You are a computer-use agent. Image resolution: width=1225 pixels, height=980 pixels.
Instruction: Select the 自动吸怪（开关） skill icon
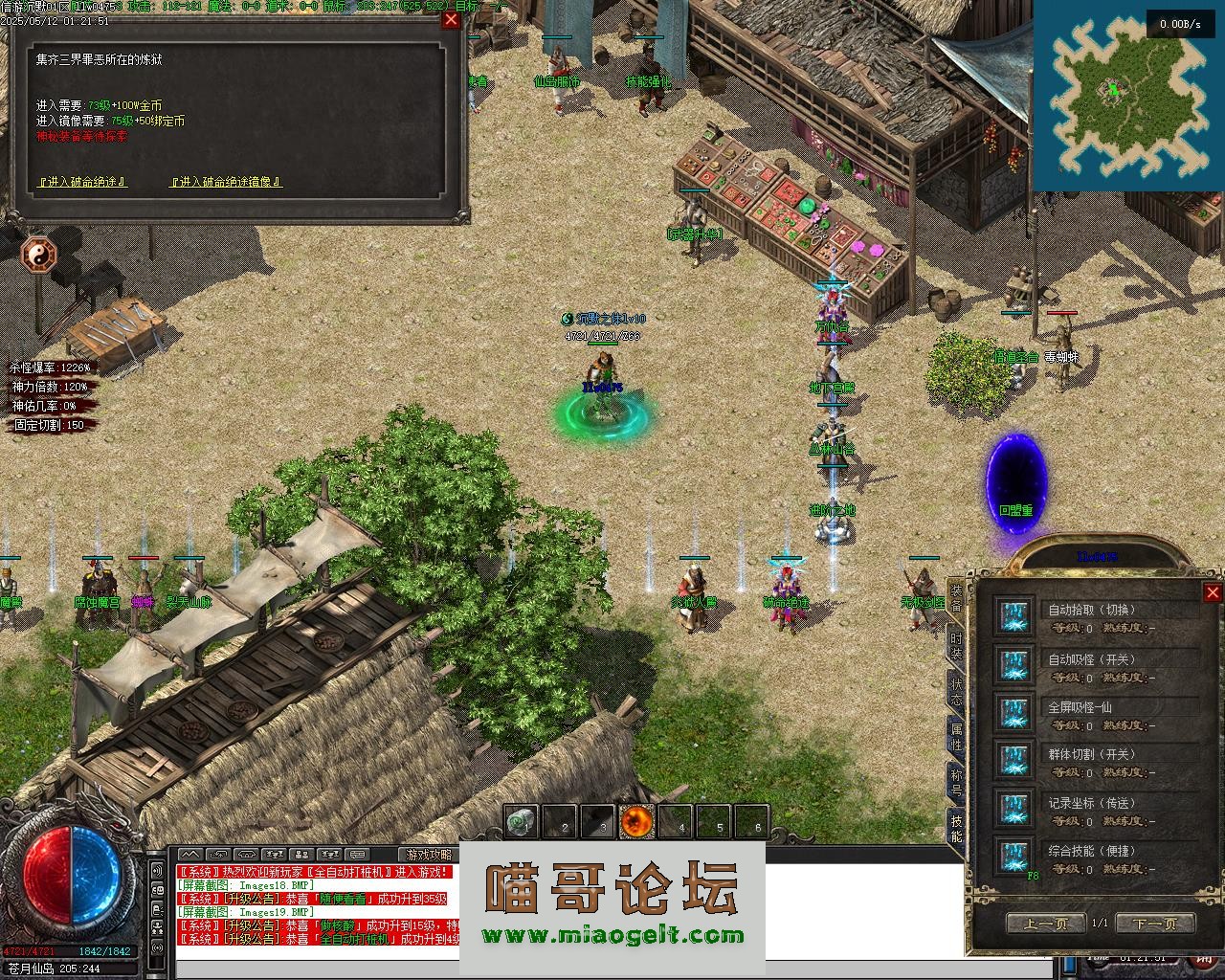pyautogui.click(x=1013, y=665)
